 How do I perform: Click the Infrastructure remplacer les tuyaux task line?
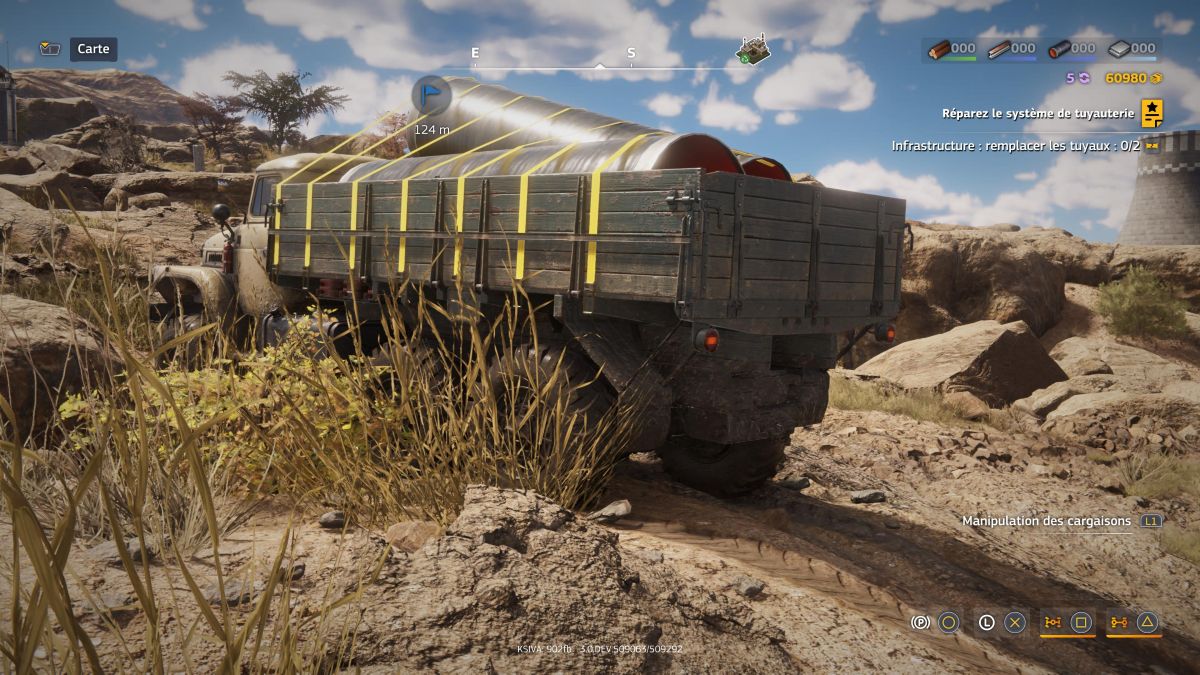click(x=1017, y=146)
